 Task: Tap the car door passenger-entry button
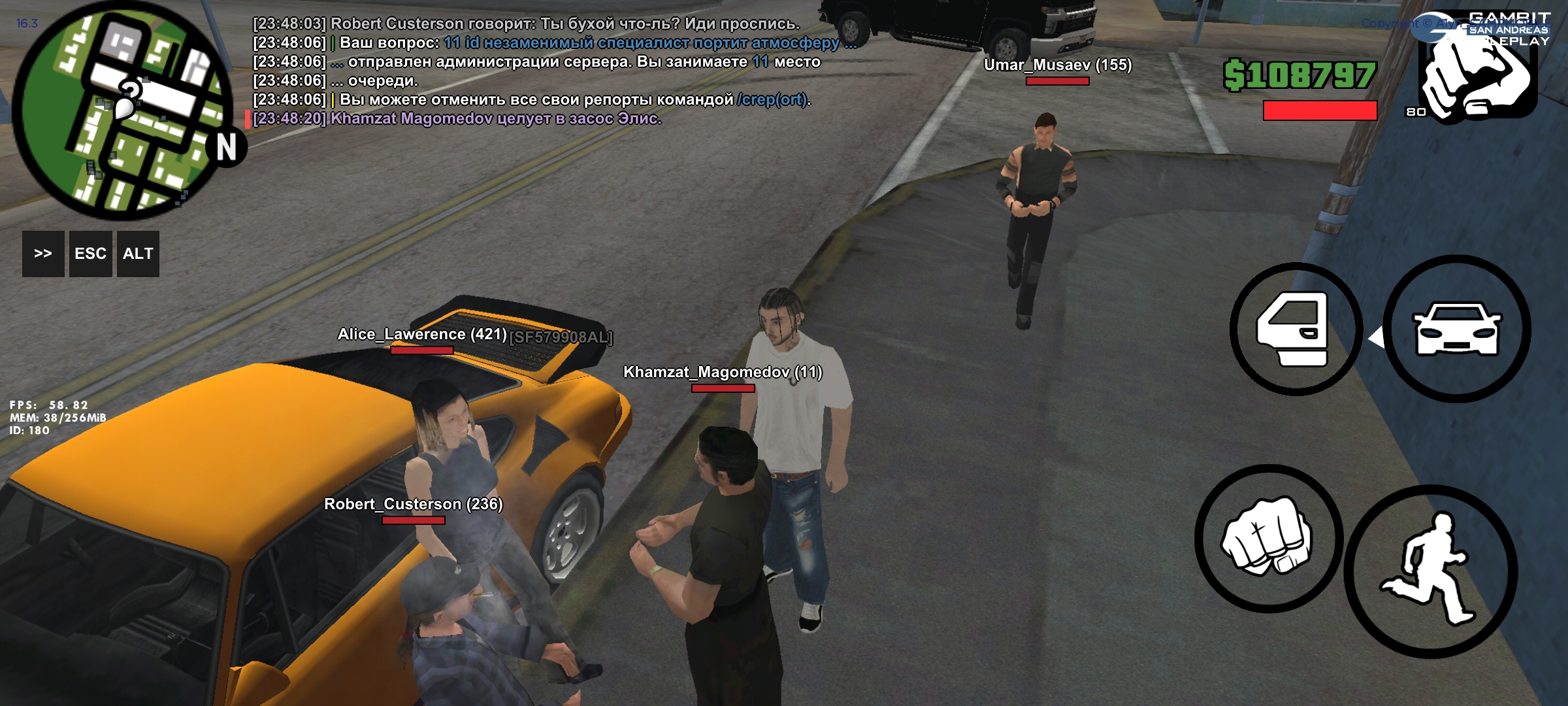click(x=1295, y=329)
